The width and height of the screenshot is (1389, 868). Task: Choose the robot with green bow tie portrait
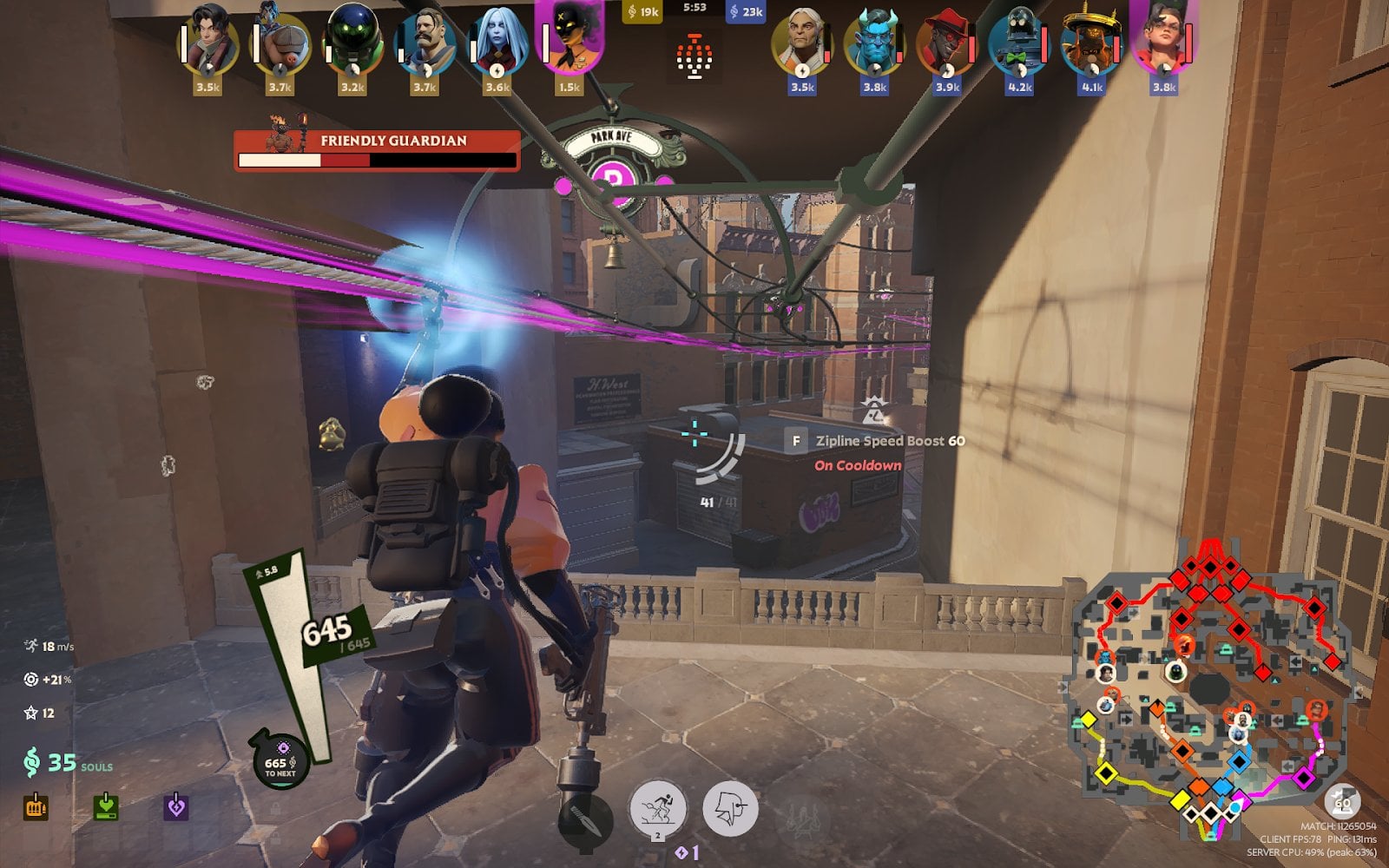1019,43
